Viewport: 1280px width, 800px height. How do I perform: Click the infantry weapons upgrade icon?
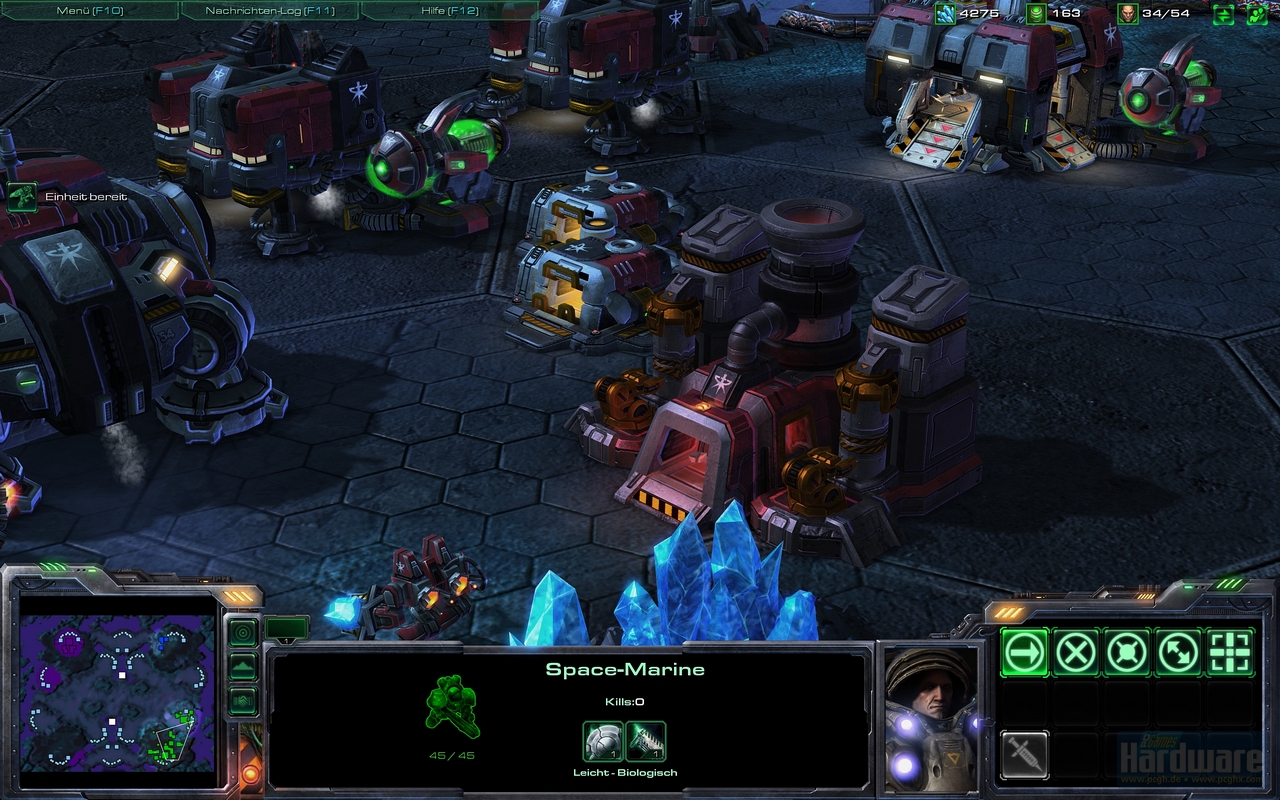pos(646,742)
